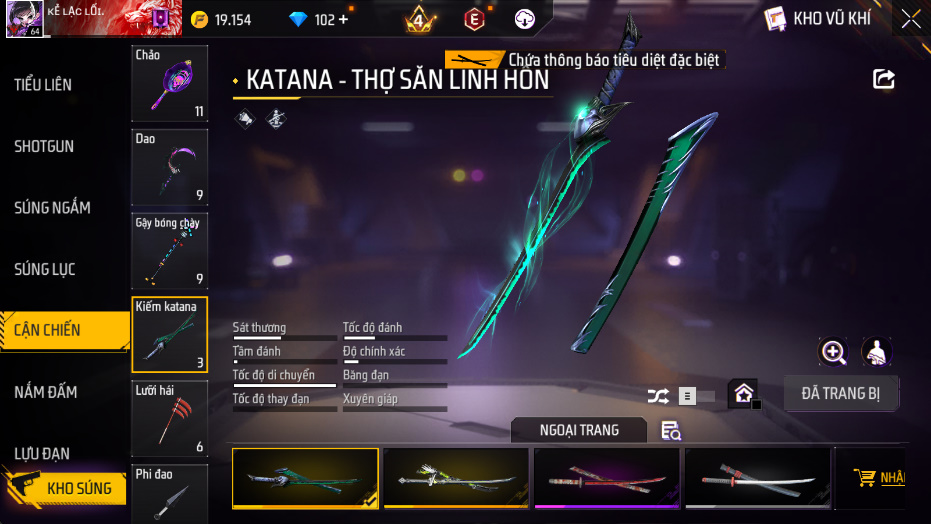Open the SHOTGUN weapon category
This screenshot has width=931, height=524.
[44, 147]
